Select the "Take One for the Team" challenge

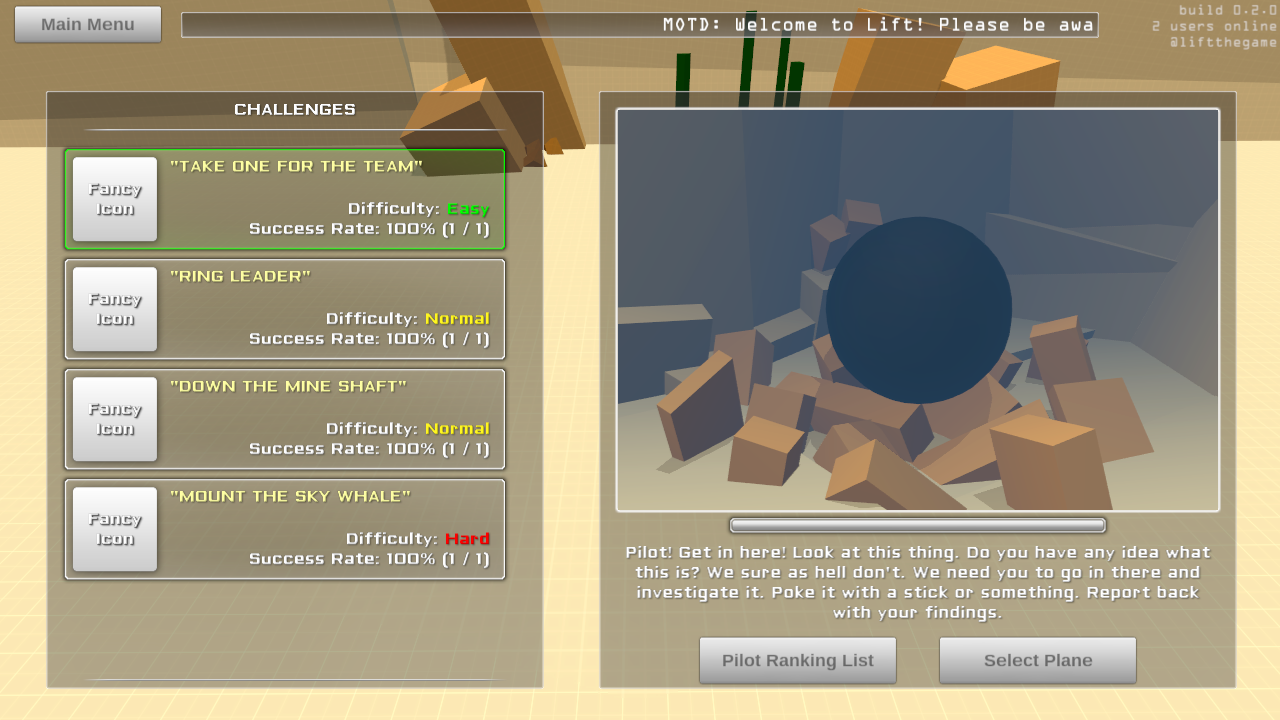point(285,199)
